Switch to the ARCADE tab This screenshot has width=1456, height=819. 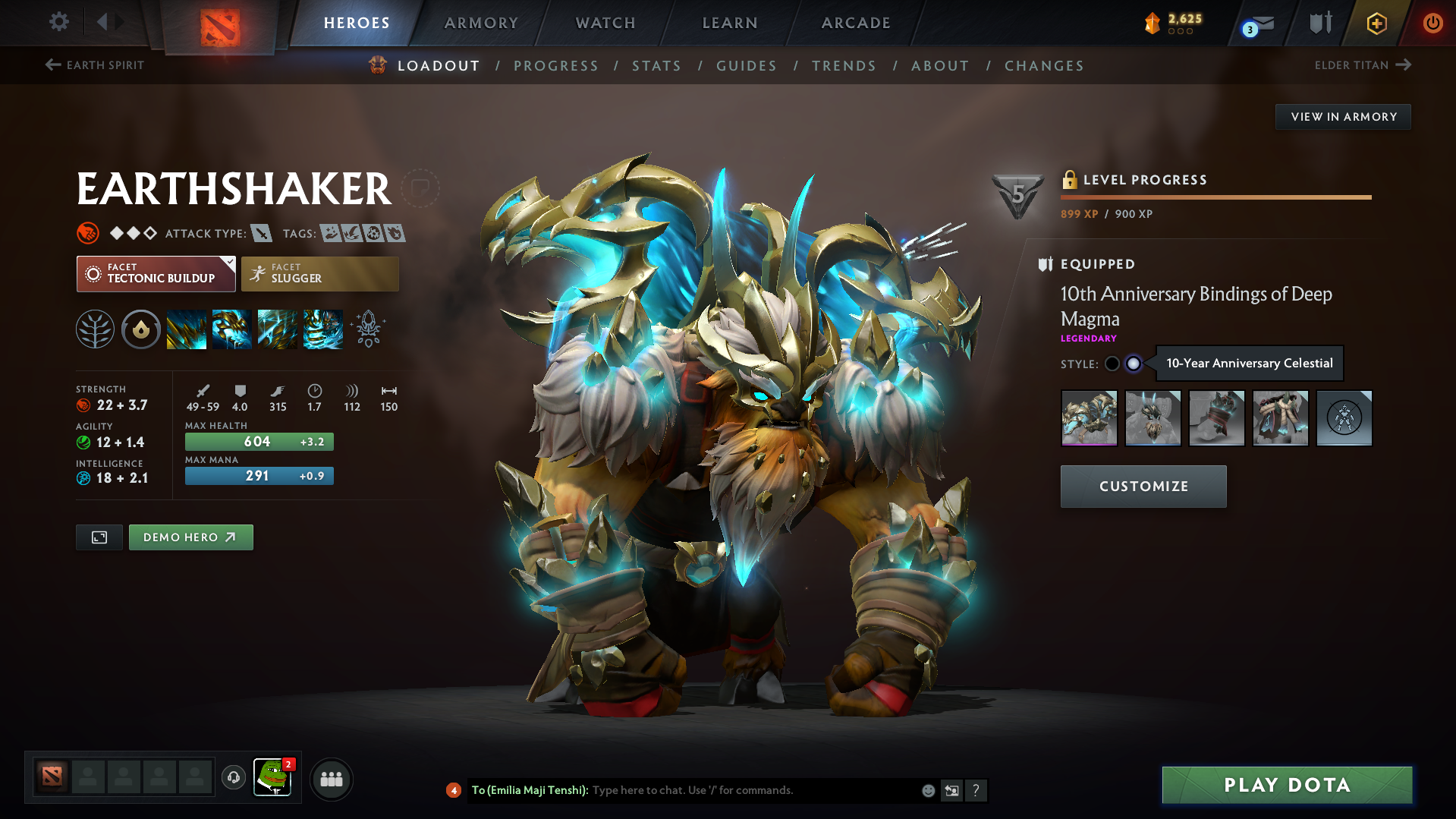pyautogui.click(x=855, y=23)
